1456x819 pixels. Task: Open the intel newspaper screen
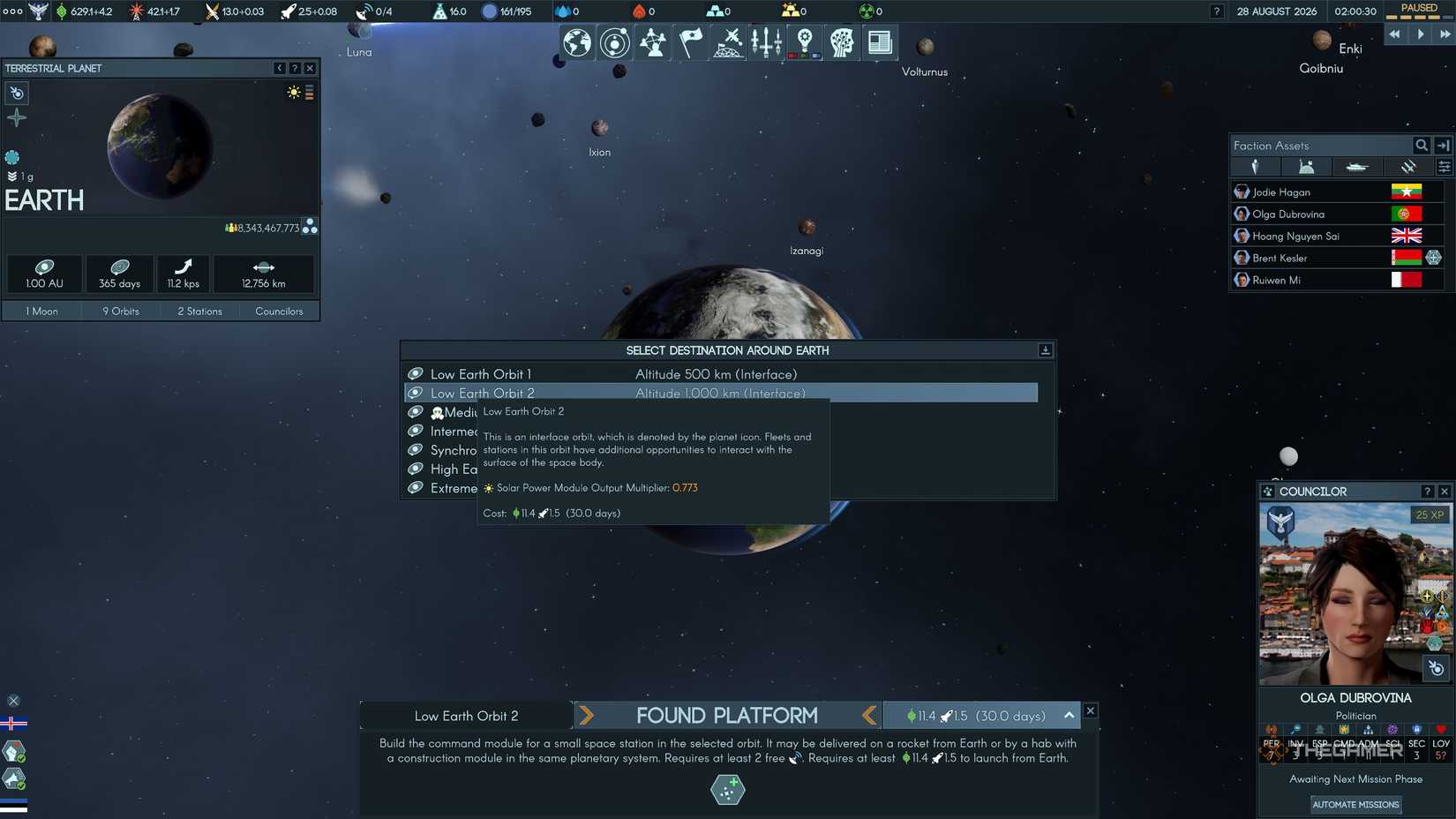point(880,41)
